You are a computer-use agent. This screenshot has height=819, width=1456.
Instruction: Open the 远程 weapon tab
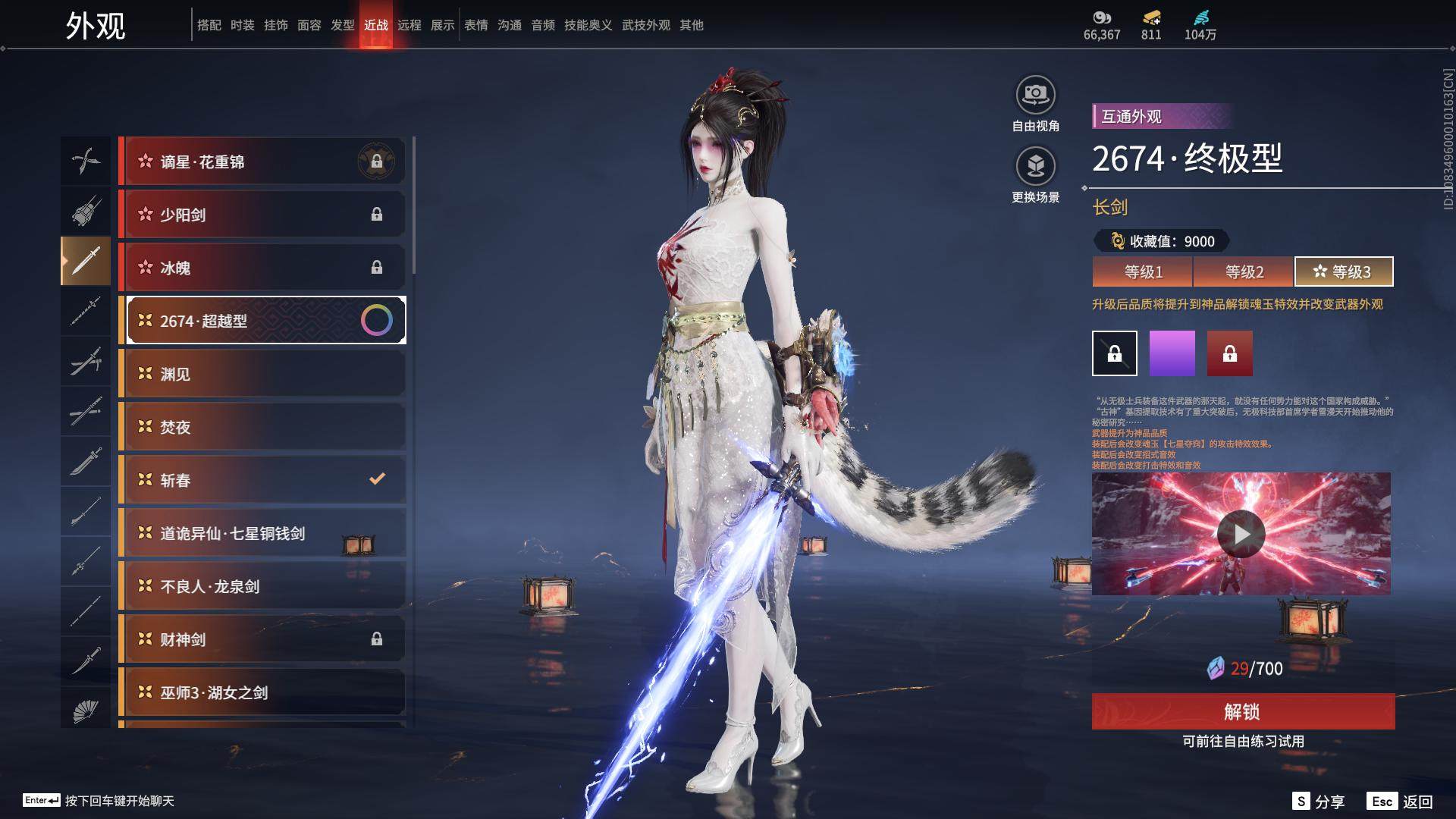pos(409,25)
